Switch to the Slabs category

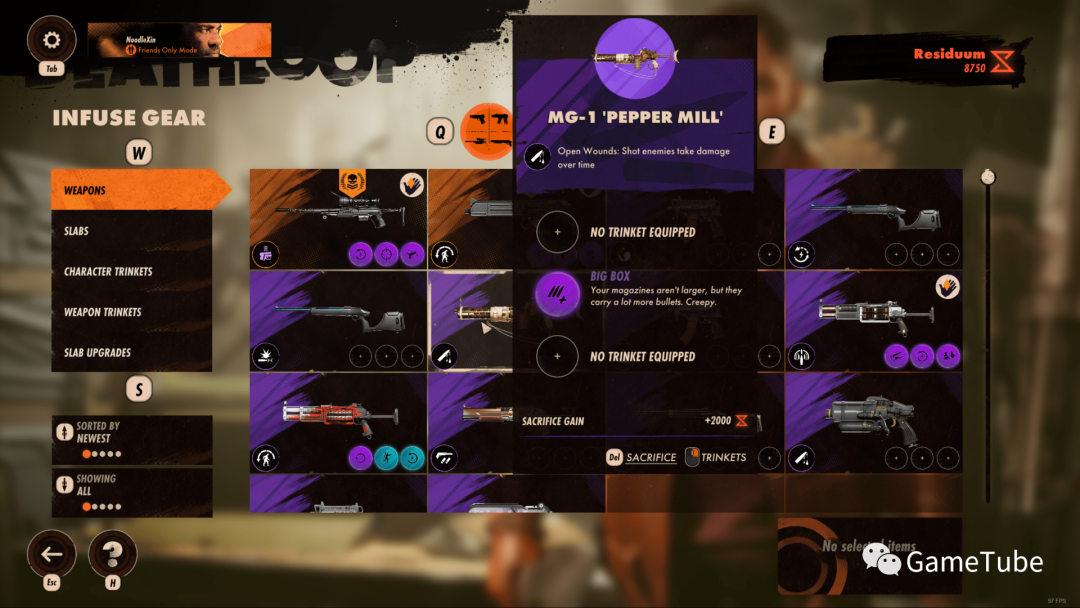132,231
